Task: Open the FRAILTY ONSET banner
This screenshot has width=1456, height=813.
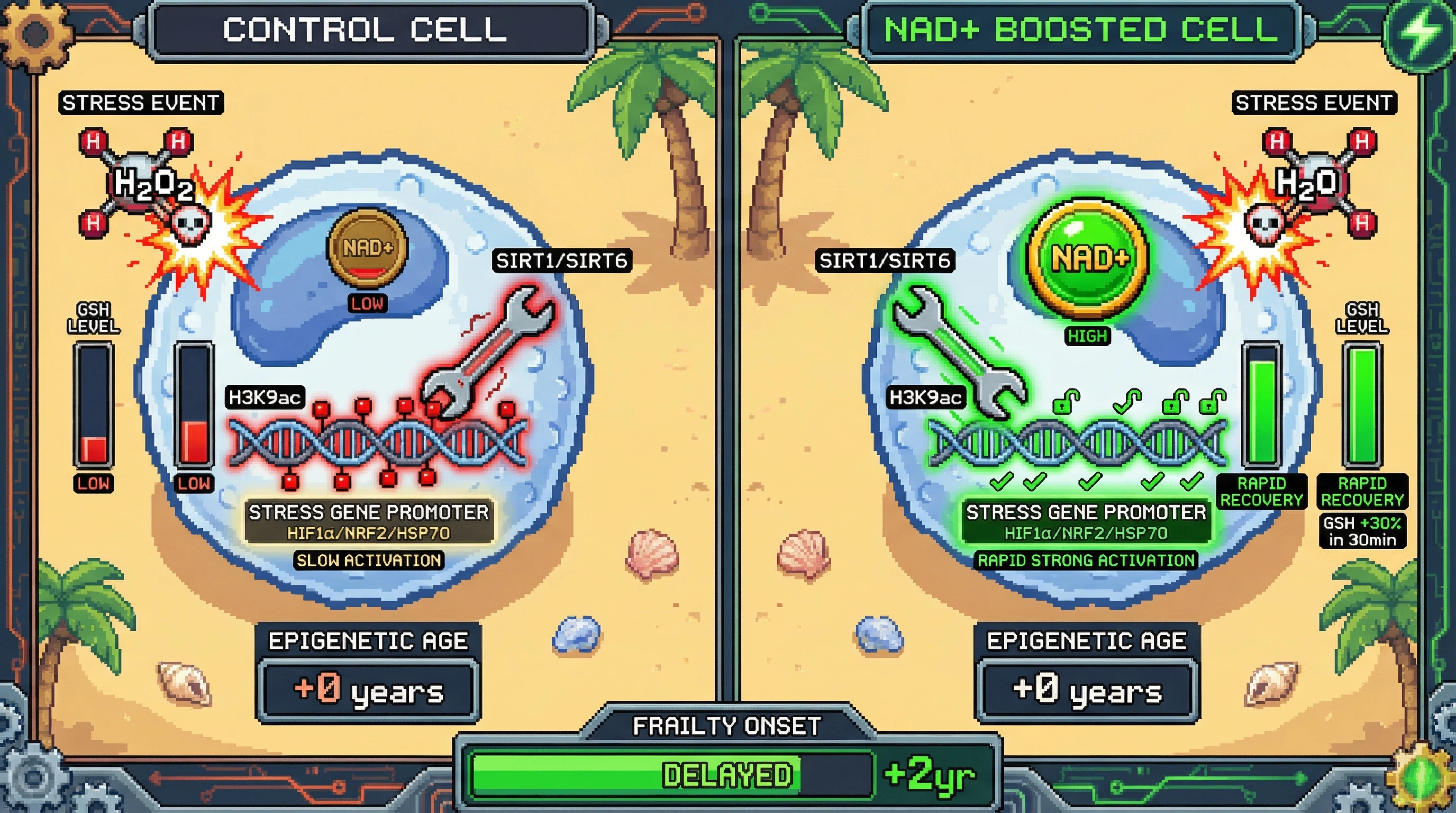Action: pos(727,726)
